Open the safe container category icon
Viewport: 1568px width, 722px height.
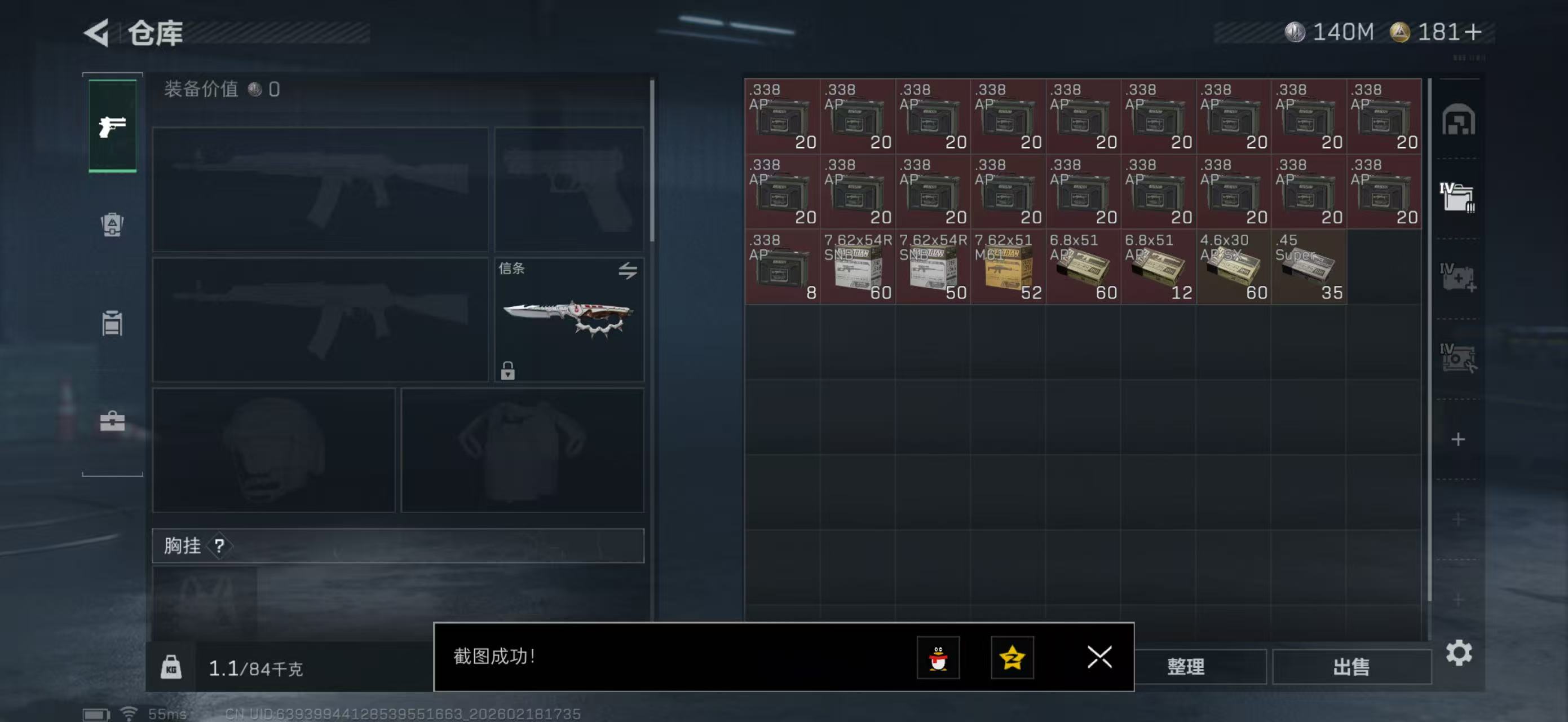[1458, 121]
